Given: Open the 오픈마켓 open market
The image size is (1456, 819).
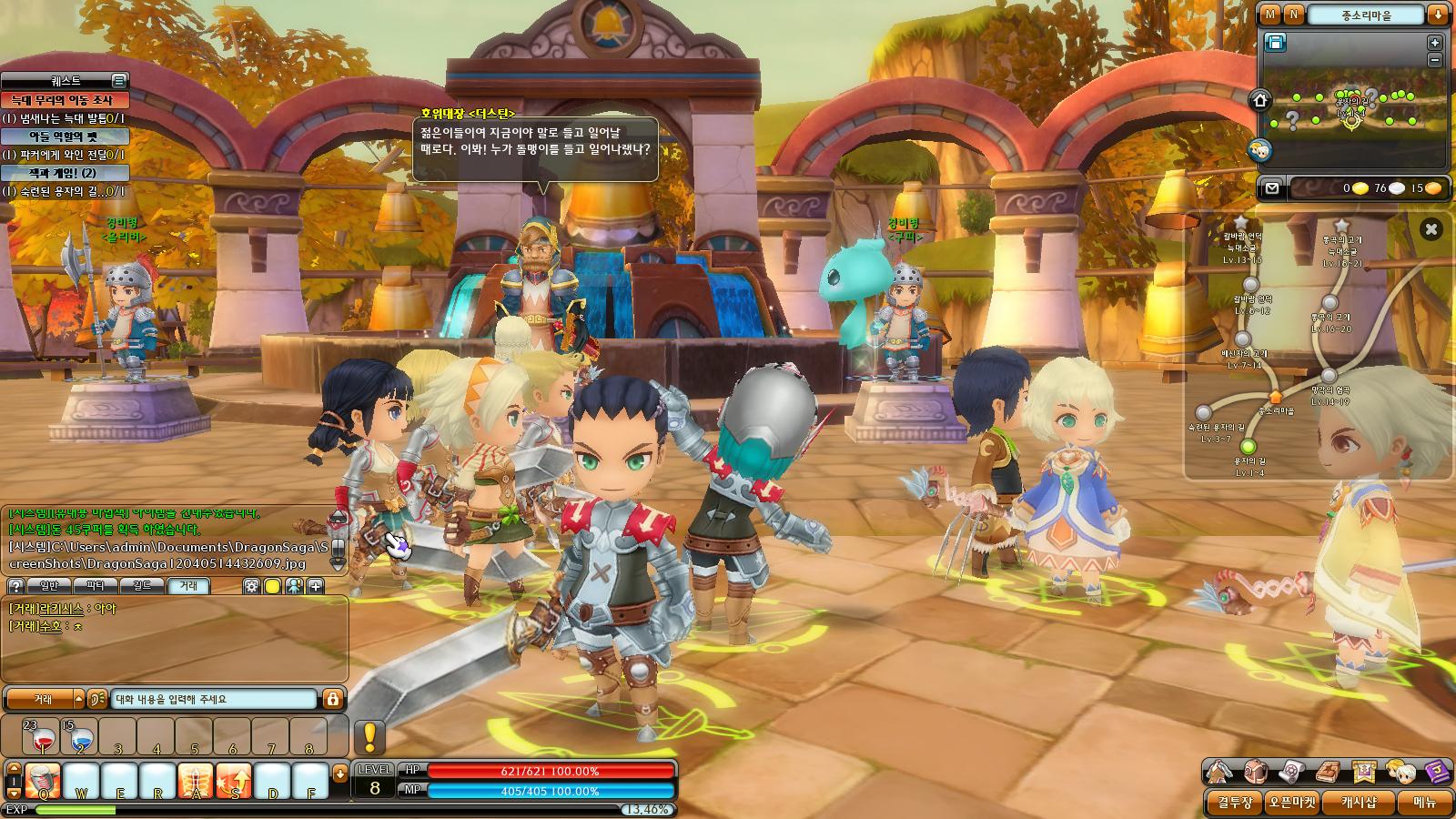Looking at the screenshot, I should point(1292,803).
